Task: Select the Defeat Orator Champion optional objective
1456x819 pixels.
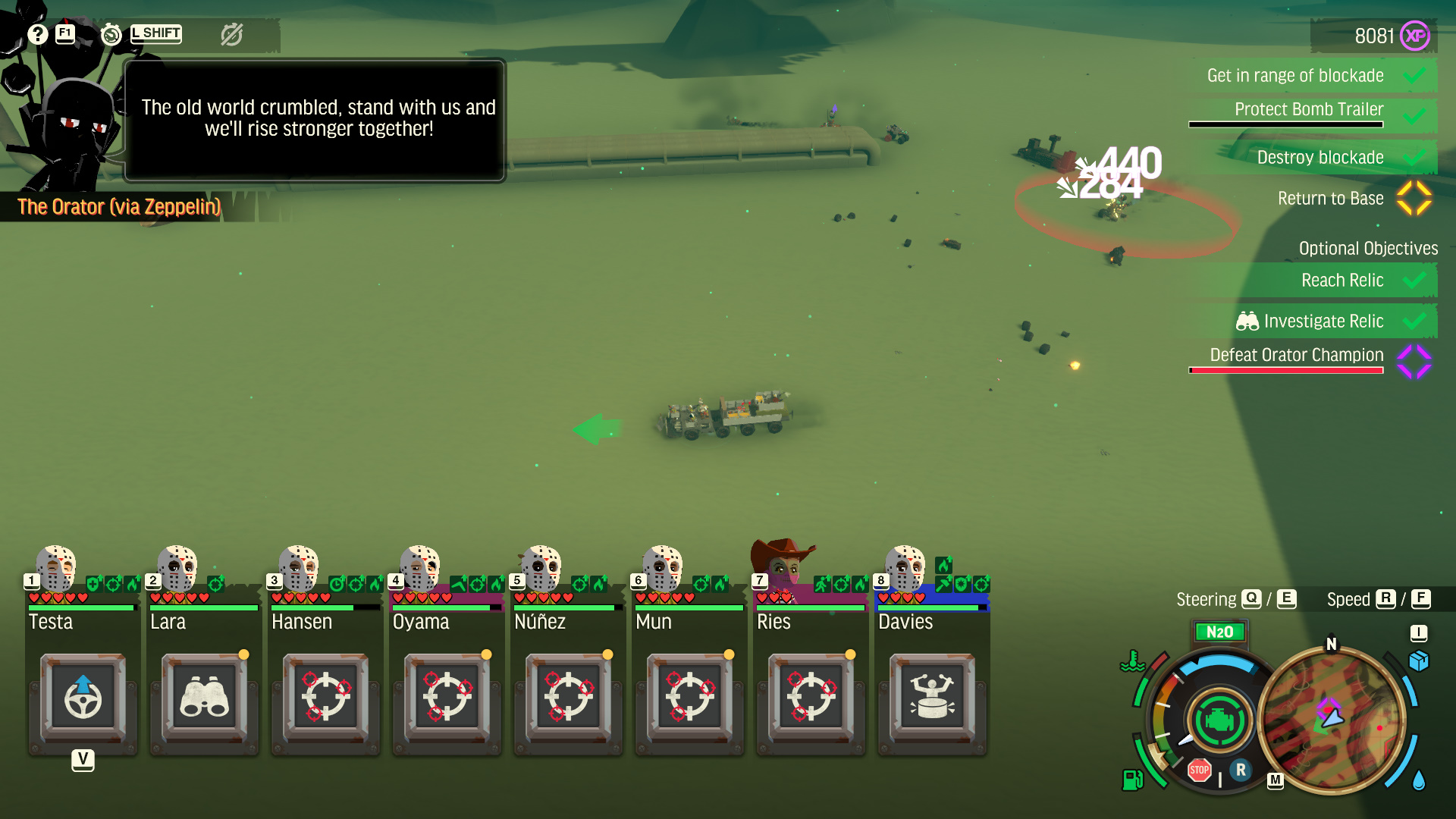Action: click(1297, 355)
